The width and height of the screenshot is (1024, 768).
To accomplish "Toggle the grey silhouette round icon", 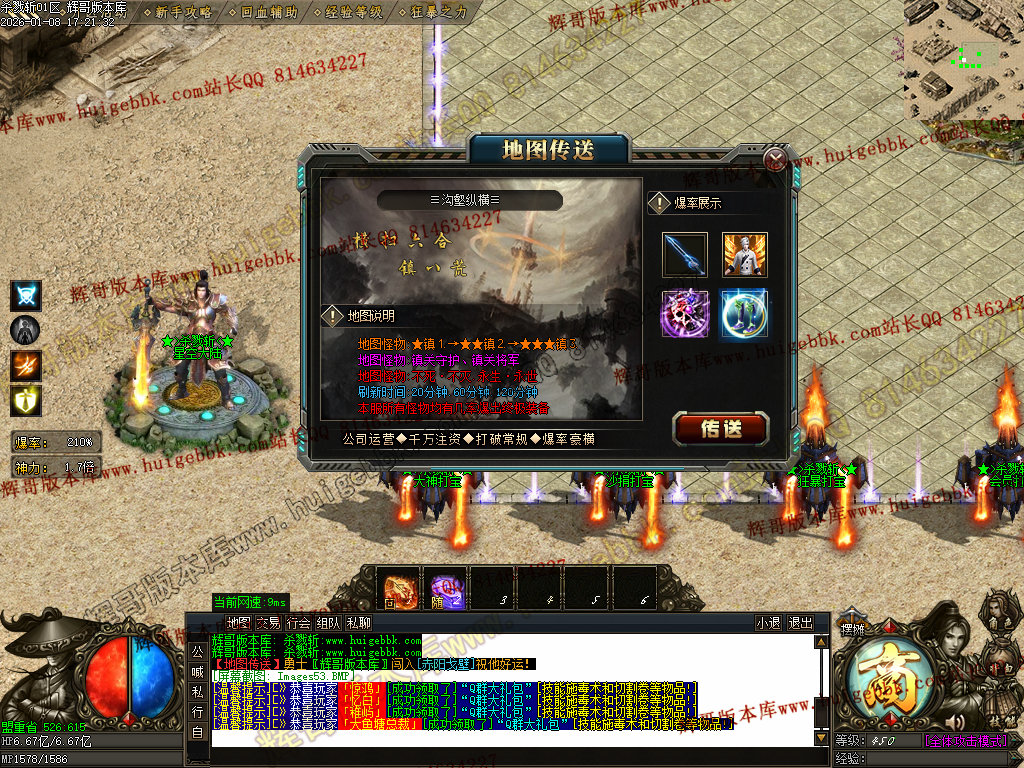I will tap(25, 330).
